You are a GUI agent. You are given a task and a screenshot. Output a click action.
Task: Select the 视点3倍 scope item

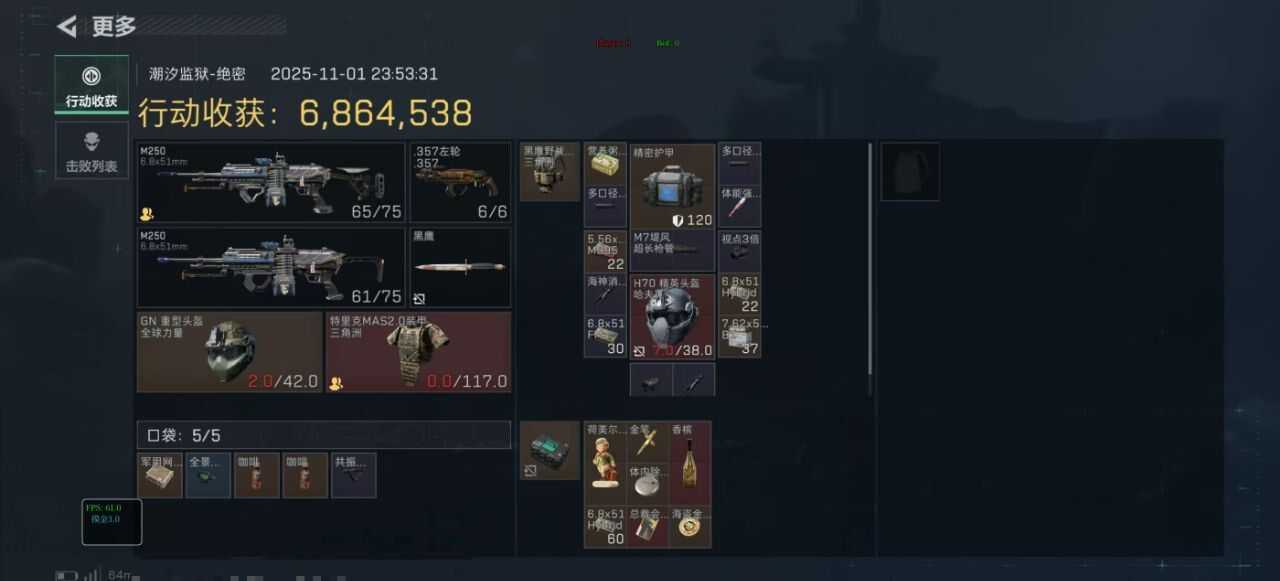[x=740, y=250]
